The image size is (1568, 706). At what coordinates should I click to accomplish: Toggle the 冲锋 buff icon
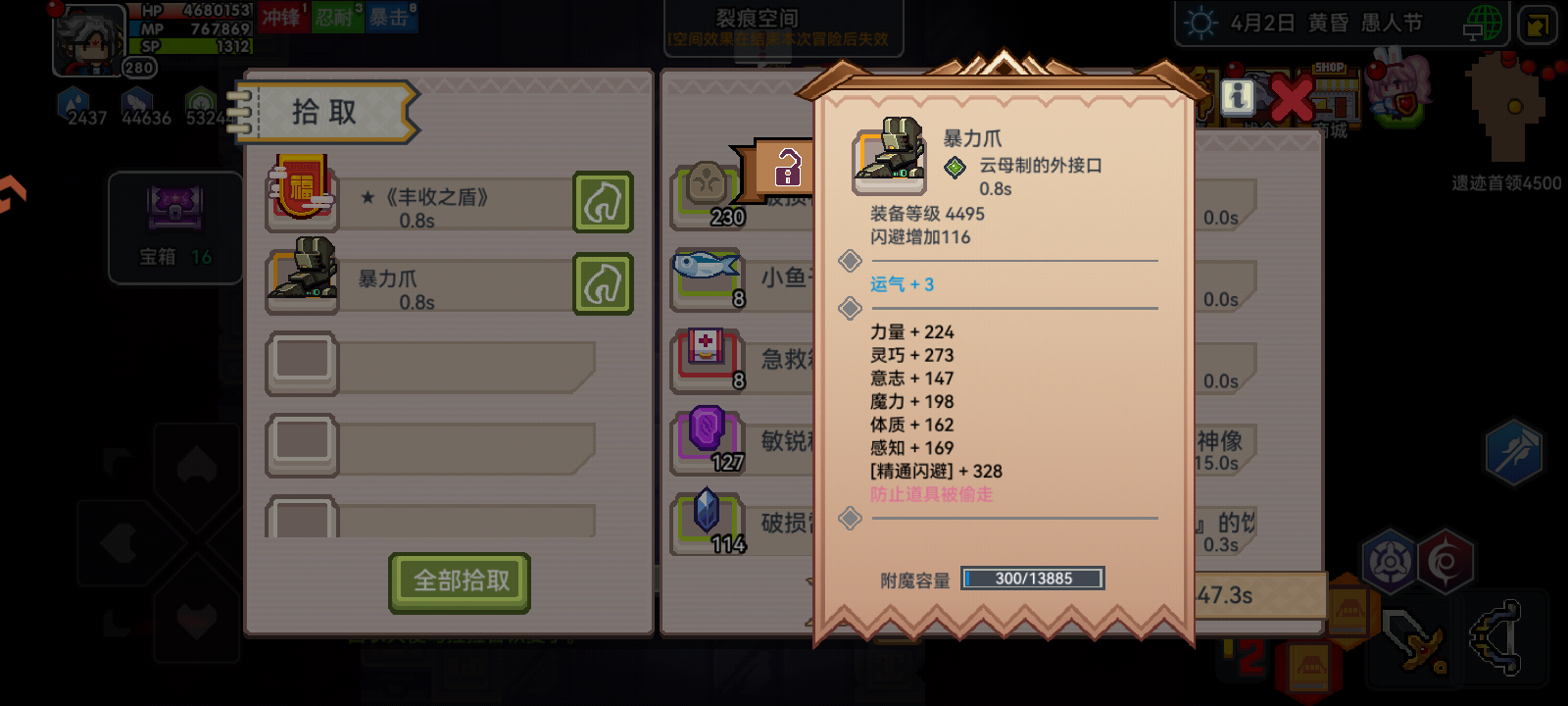pyautogui.click(x=283, y=17)
